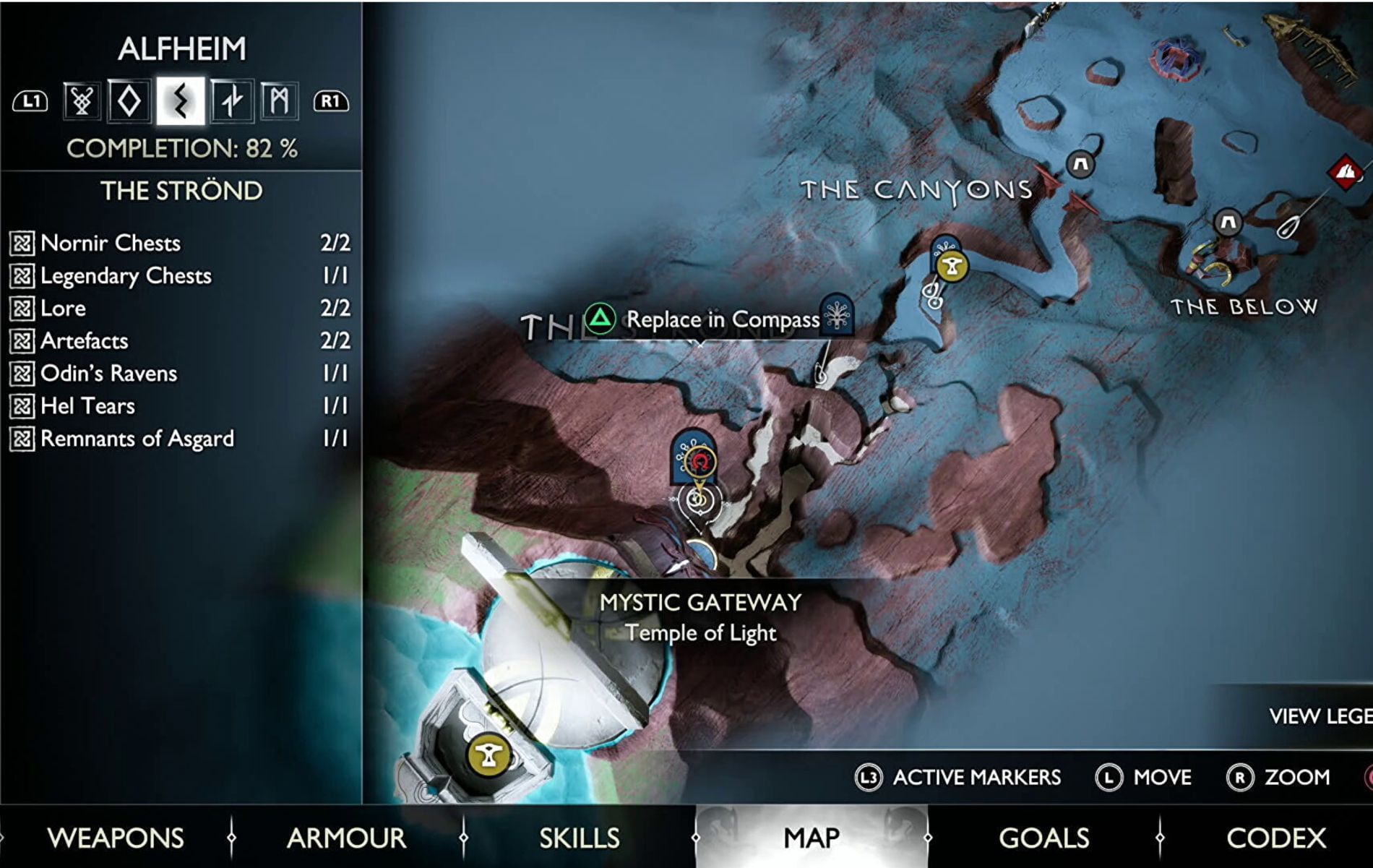Click the Odin's Ravens collectible row
Image resolution: width=1373 pixels, height=868 pixels.
point(180,373)
